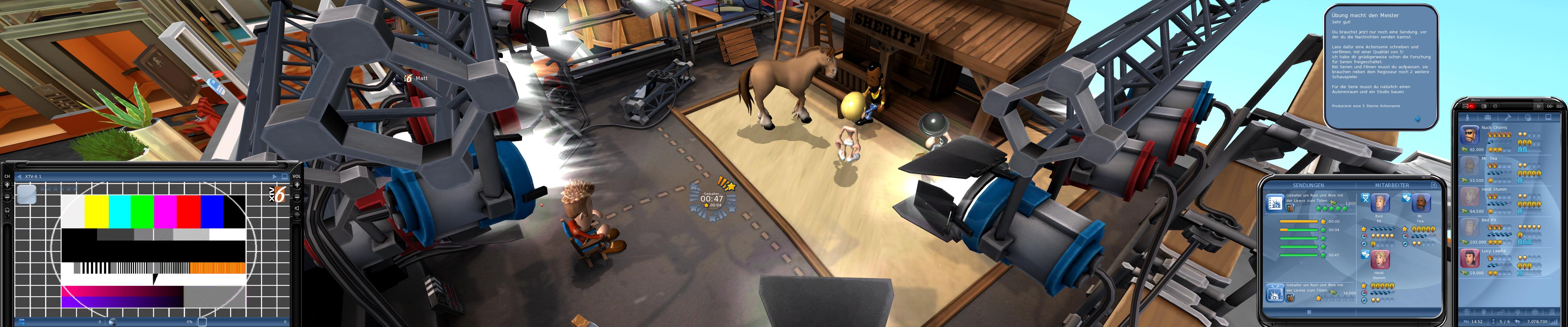Set game speed to normal play
The height and width of the screenshot is (327, 1568).
click(x=1539, y=106)
